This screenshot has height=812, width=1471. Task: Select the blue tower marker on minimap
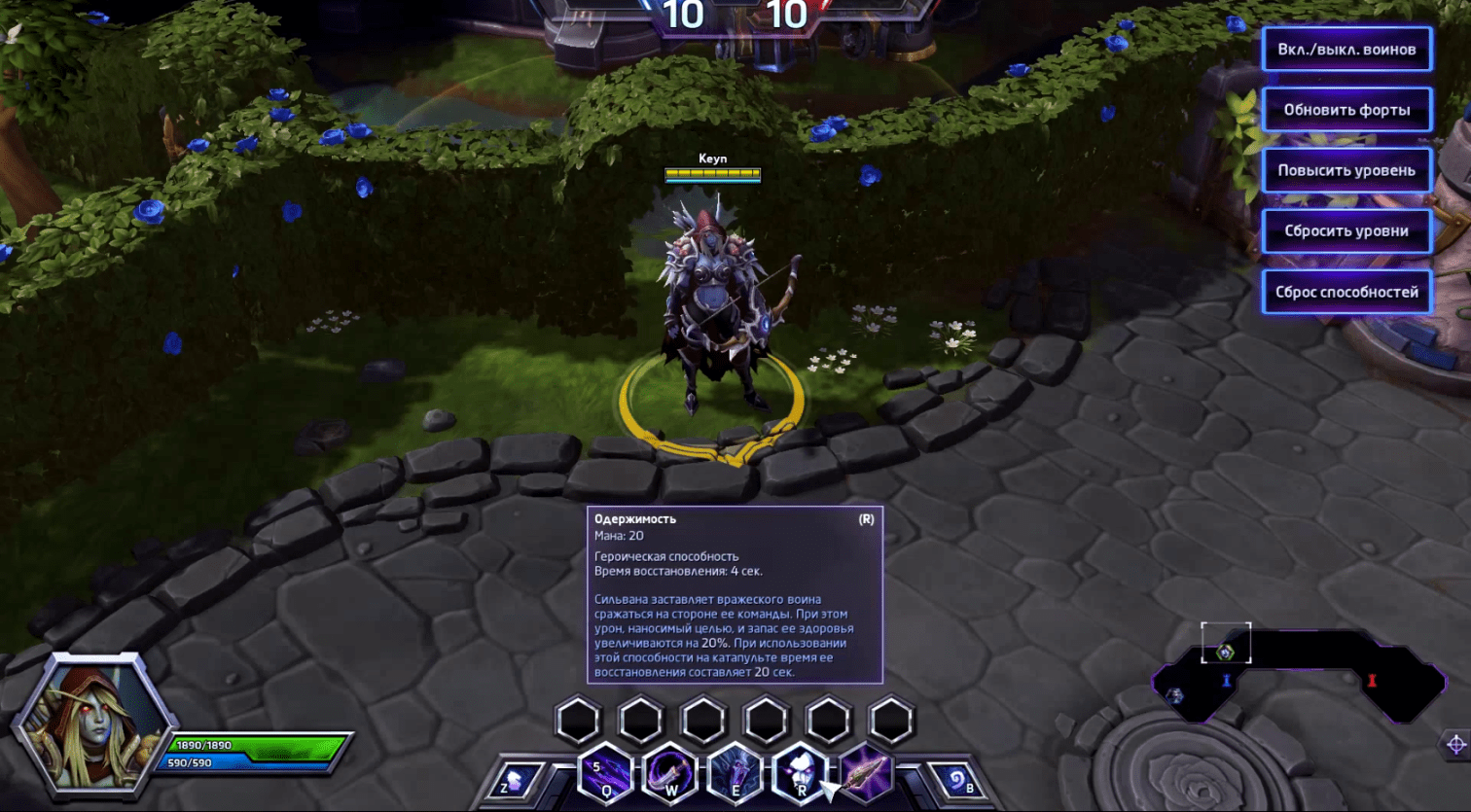pyautogui.click(x=1226, y=681)
